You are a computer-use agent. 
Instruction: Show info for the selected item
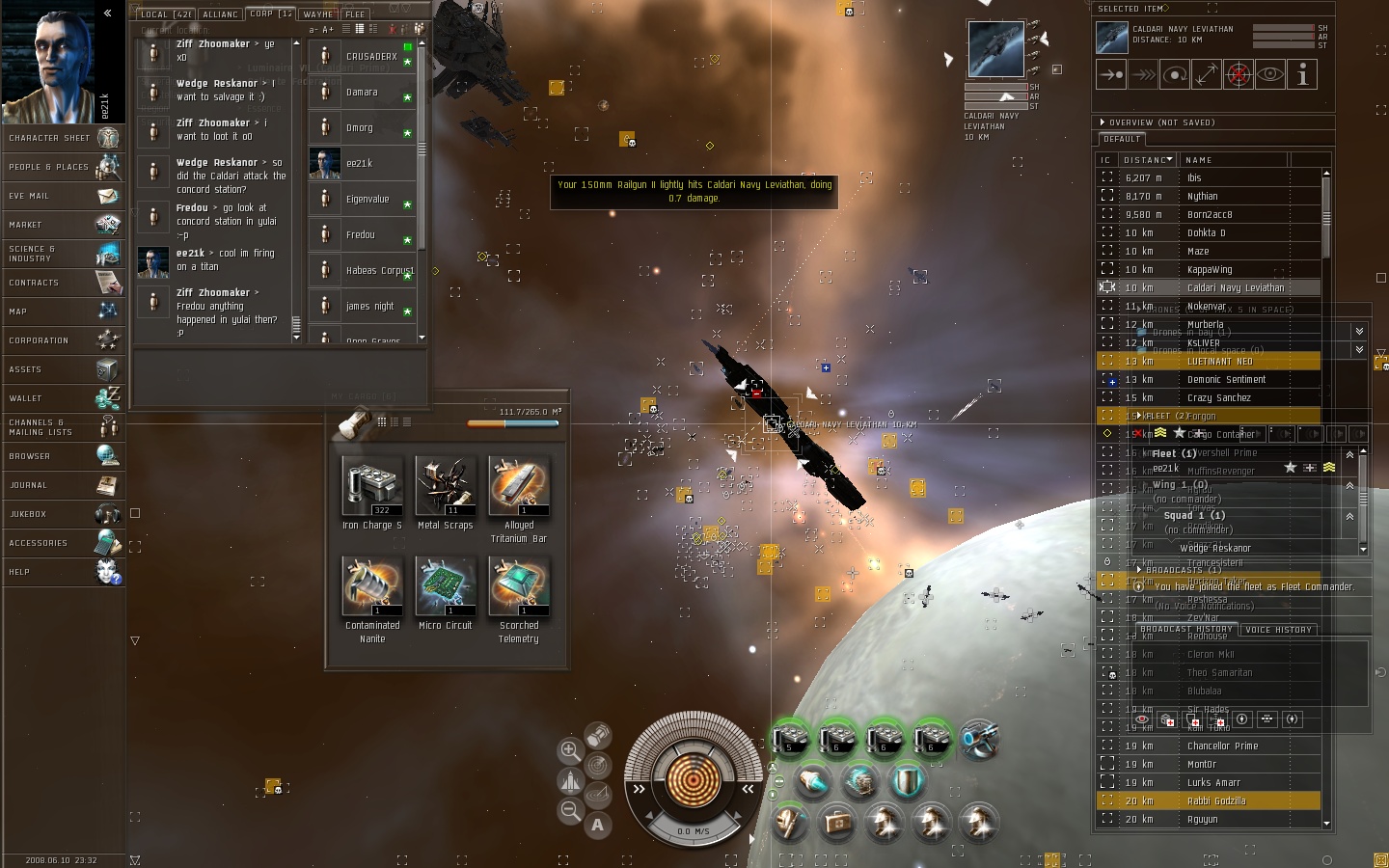[x=1302, y=74]
